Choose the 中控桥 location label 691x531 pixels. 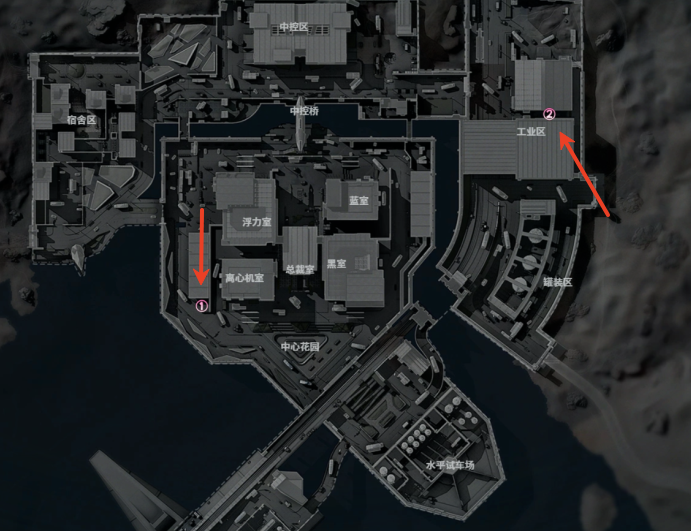303,110
